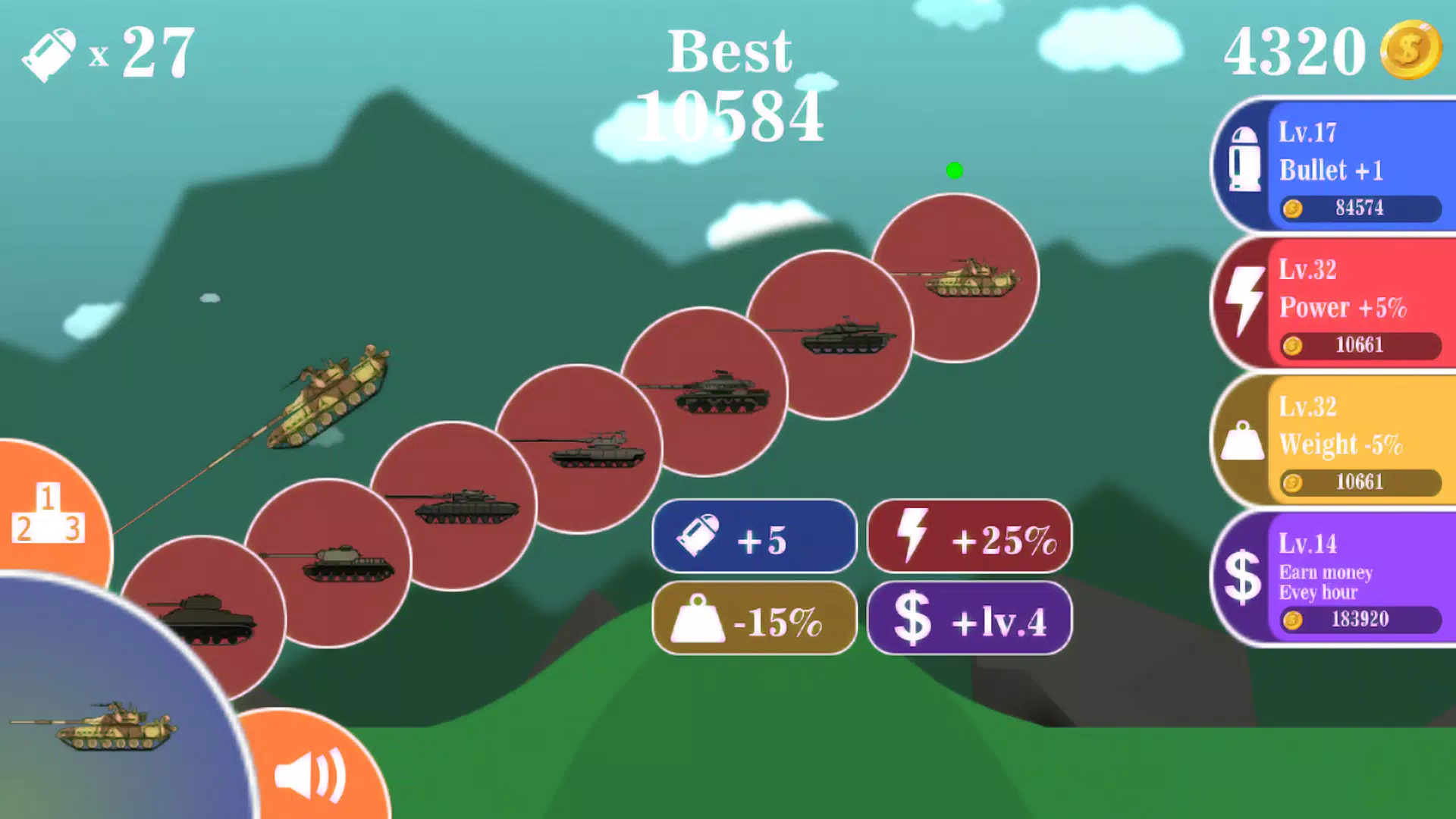Image resolution: width=1456 pixels, height=819 pixels.
Task: Tap the gold coin icon beside 4320
Action: pos(1410,50)
